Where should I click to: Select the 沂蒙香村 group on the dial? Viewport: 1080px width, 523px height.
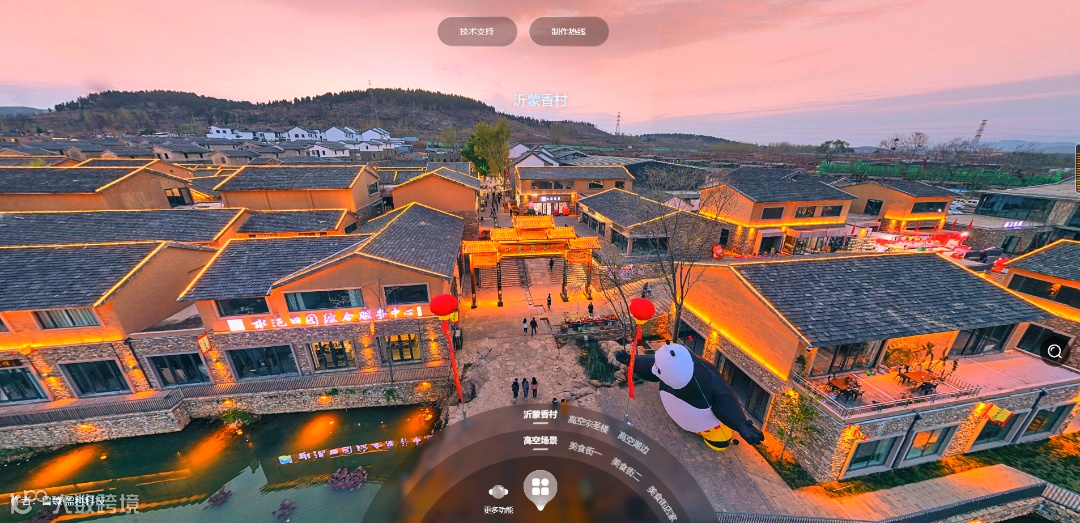[x=540, y=414]
